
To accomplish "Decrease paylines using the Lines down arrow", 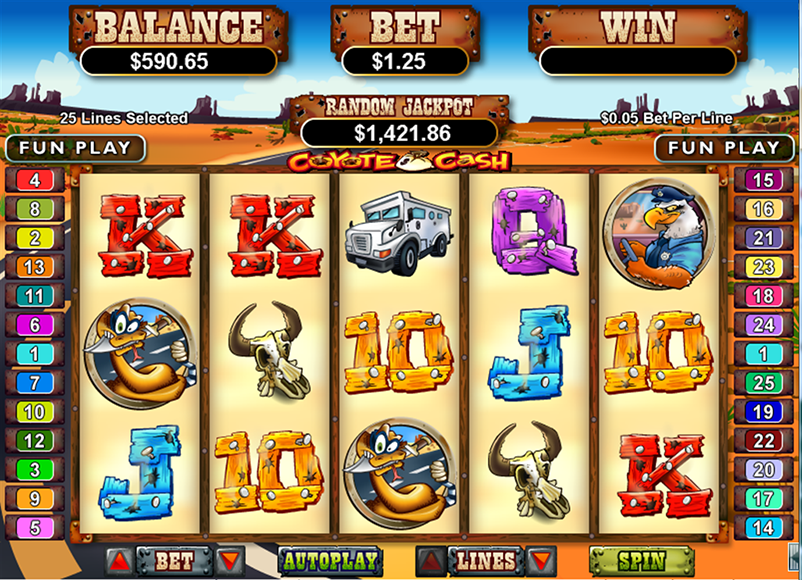I will coord(541,560).
